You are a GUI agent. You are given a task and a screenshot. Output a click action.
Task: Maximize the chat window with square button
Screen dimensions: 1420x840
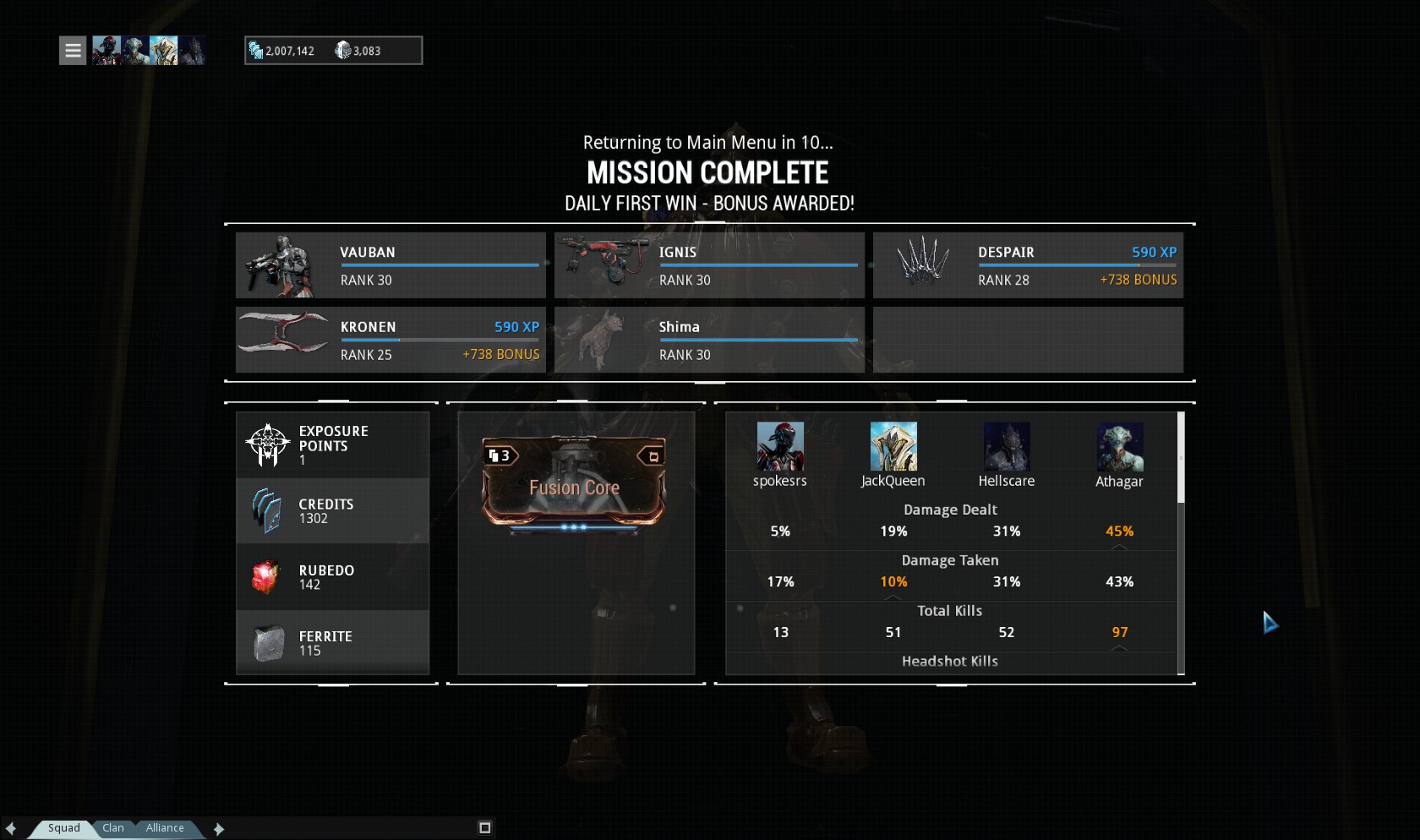(484, 828)
